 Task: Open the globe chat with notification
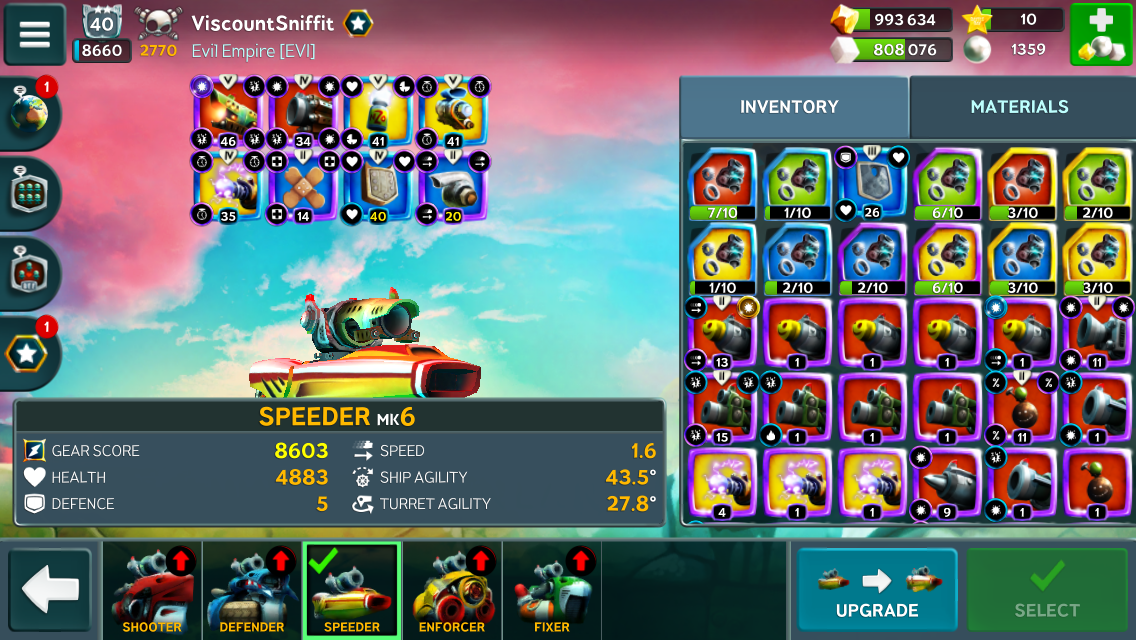(x=30, y=112)
